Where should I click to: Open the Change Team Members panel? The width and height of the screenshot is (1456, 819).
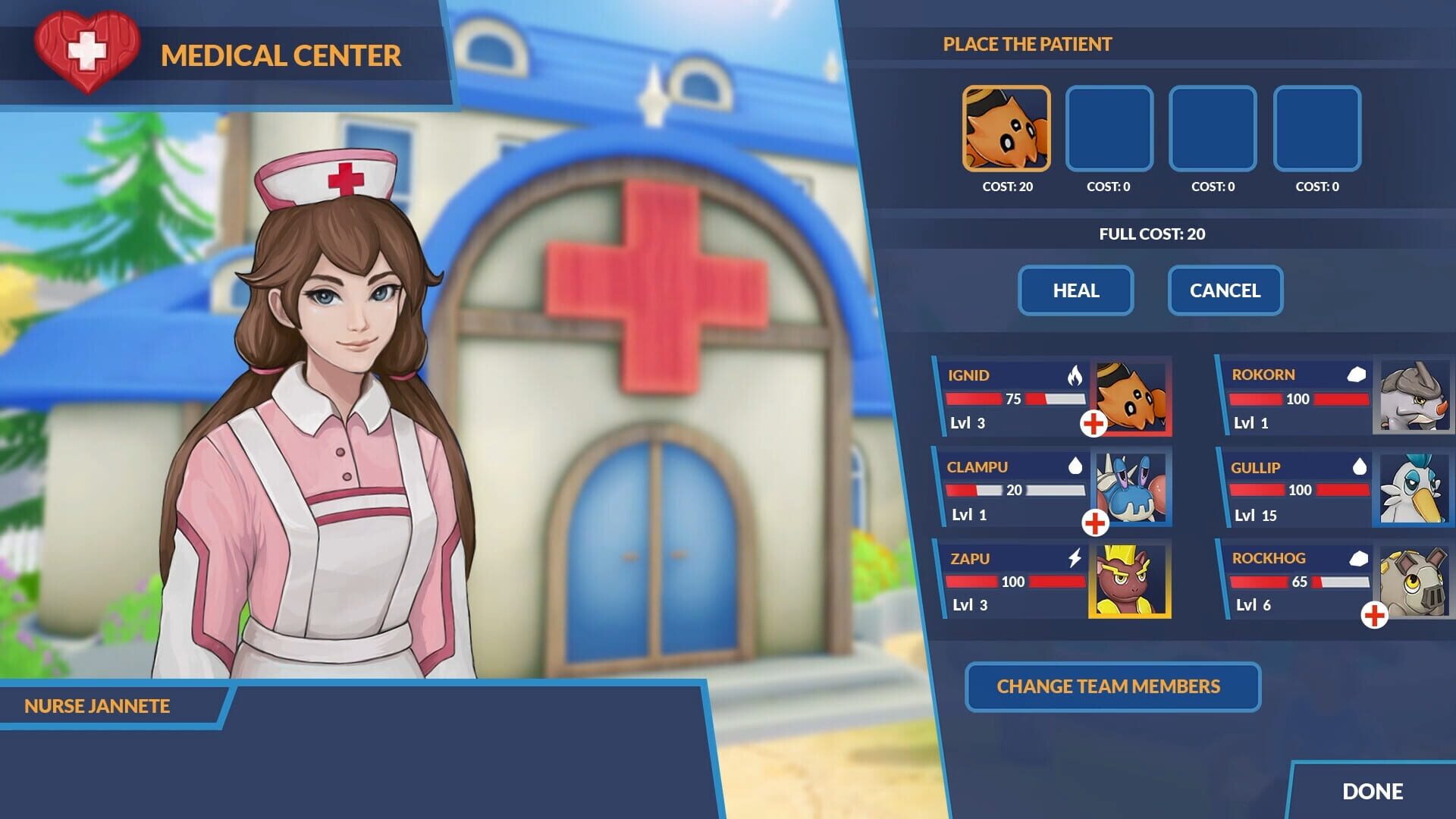[1112, 687]
